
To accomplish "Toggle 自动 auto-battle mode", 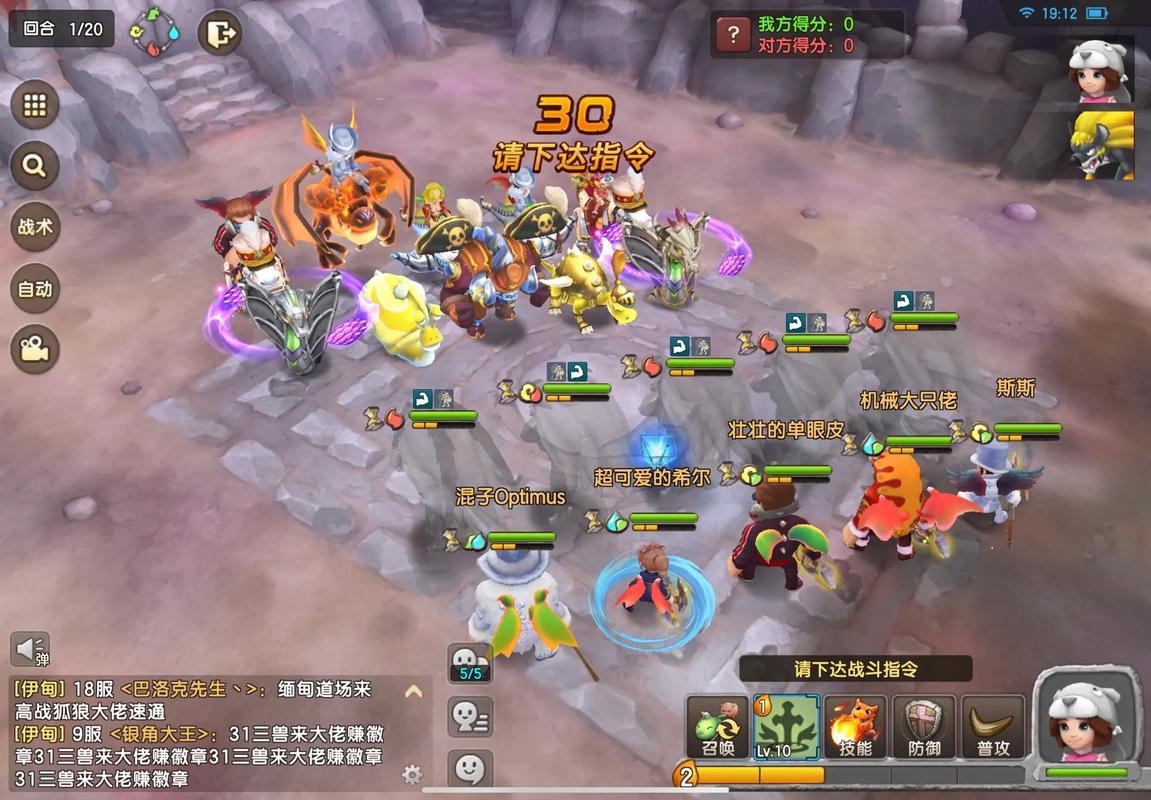I will coord(35,289).
